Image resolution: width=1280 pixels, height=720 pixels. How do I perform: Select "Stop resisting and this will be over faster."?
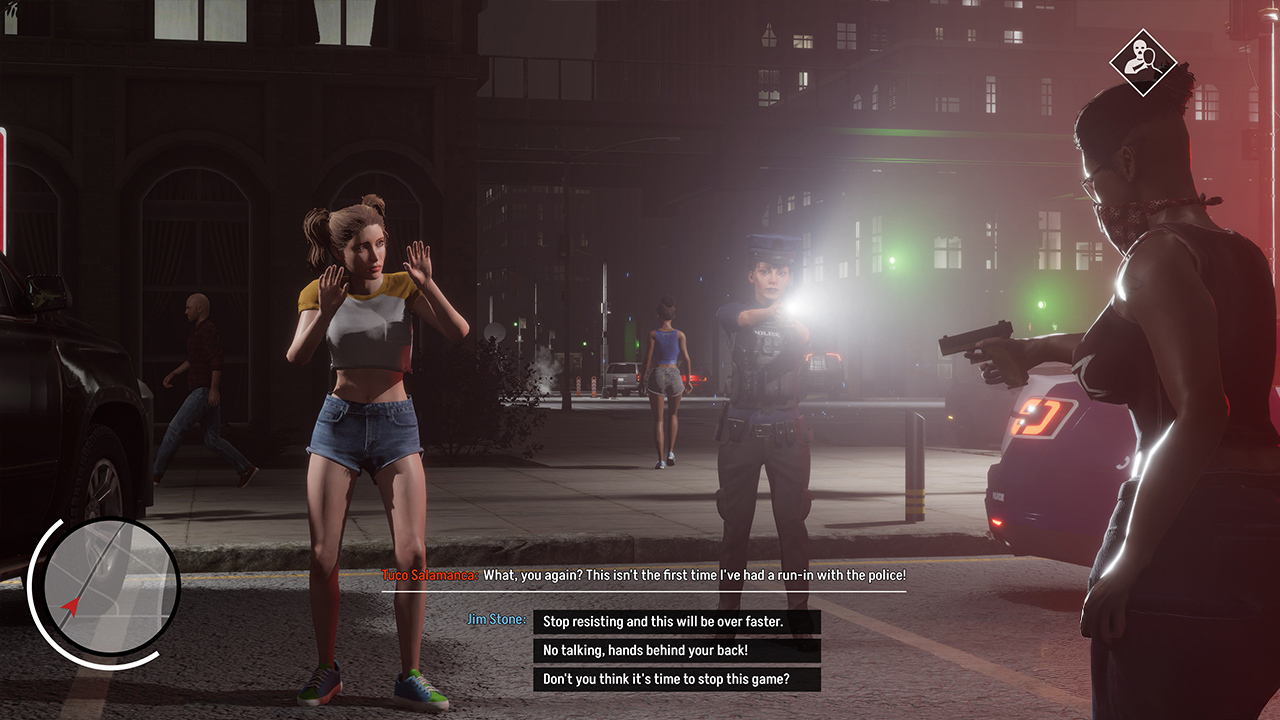pyautogui.click(x=676, y=620)
